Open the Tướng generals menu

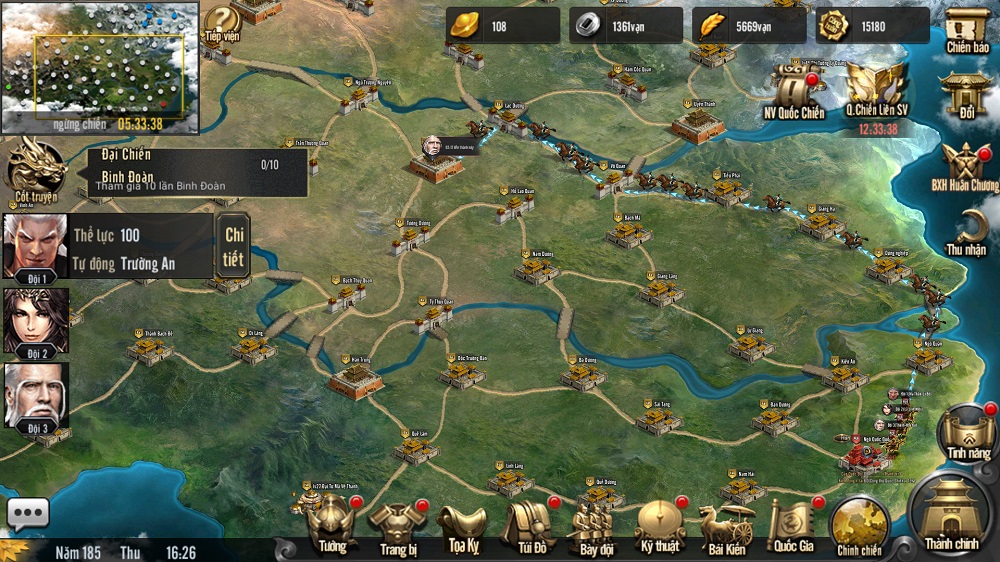(332, 523)
